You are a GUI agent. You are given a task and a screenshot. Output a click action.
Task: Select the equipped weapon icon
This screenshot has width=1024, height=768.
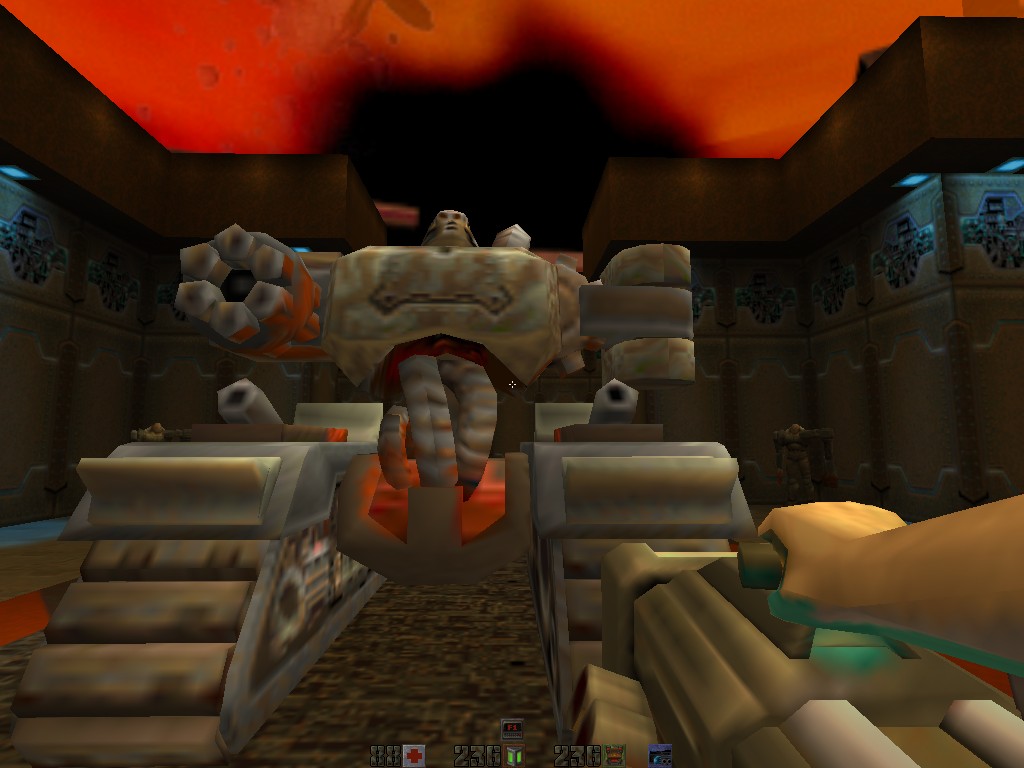coord(660,755)
